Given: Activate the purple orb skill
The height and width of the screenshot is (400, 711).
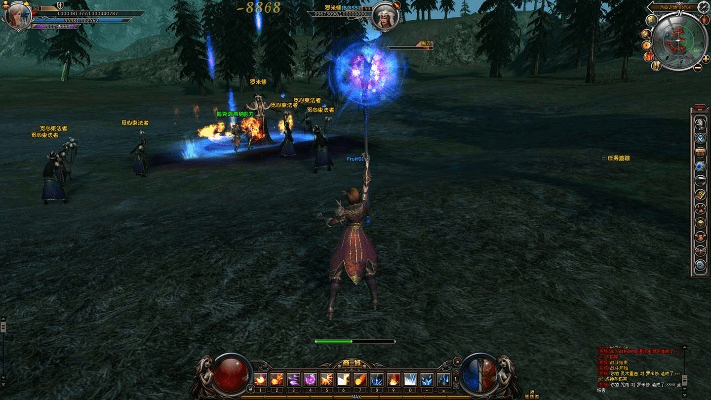Looking at the screenshot, I should pos(309,379).
